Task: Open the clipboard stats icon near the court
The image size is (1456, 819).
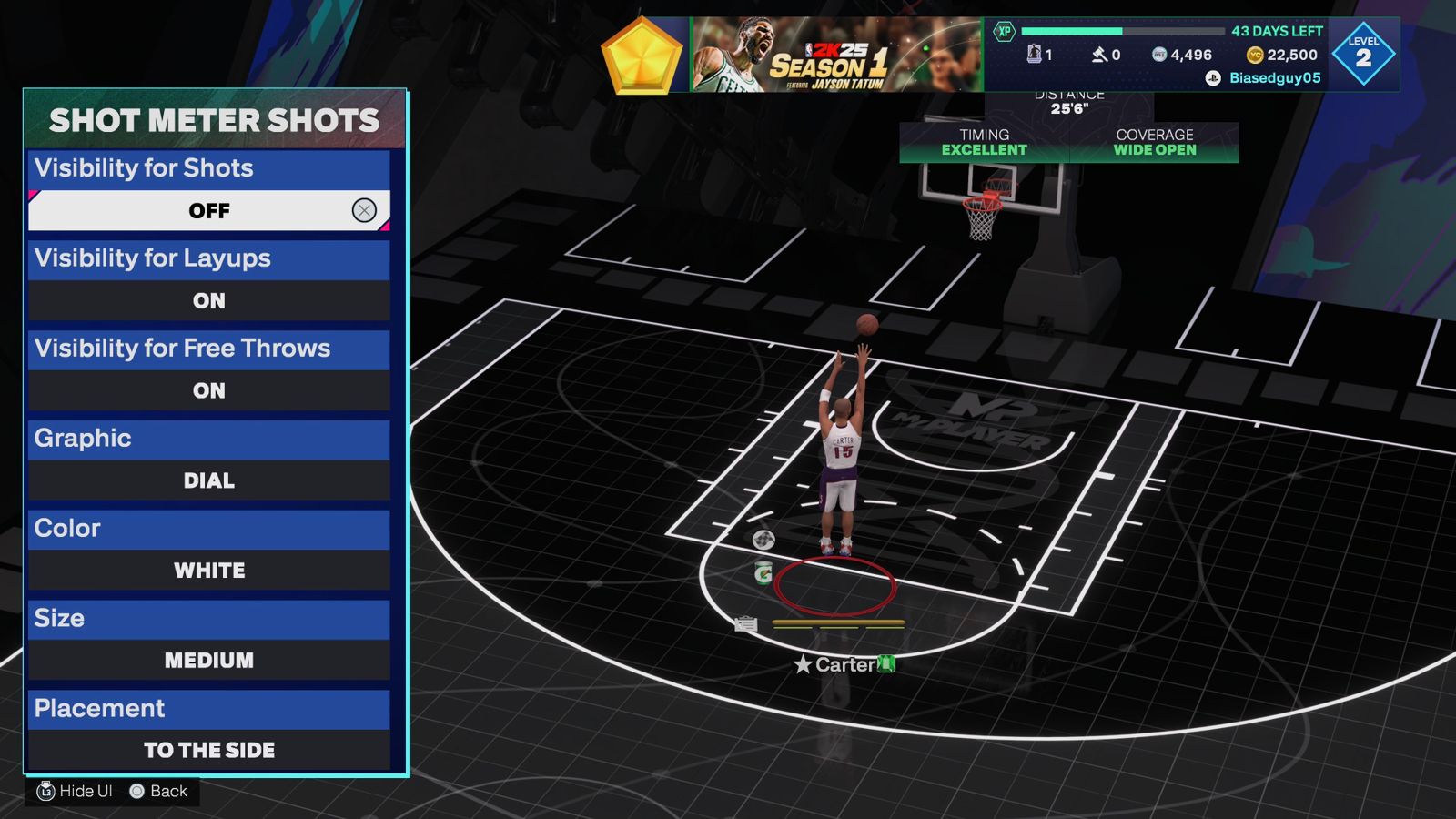Action: click(744, 623)
